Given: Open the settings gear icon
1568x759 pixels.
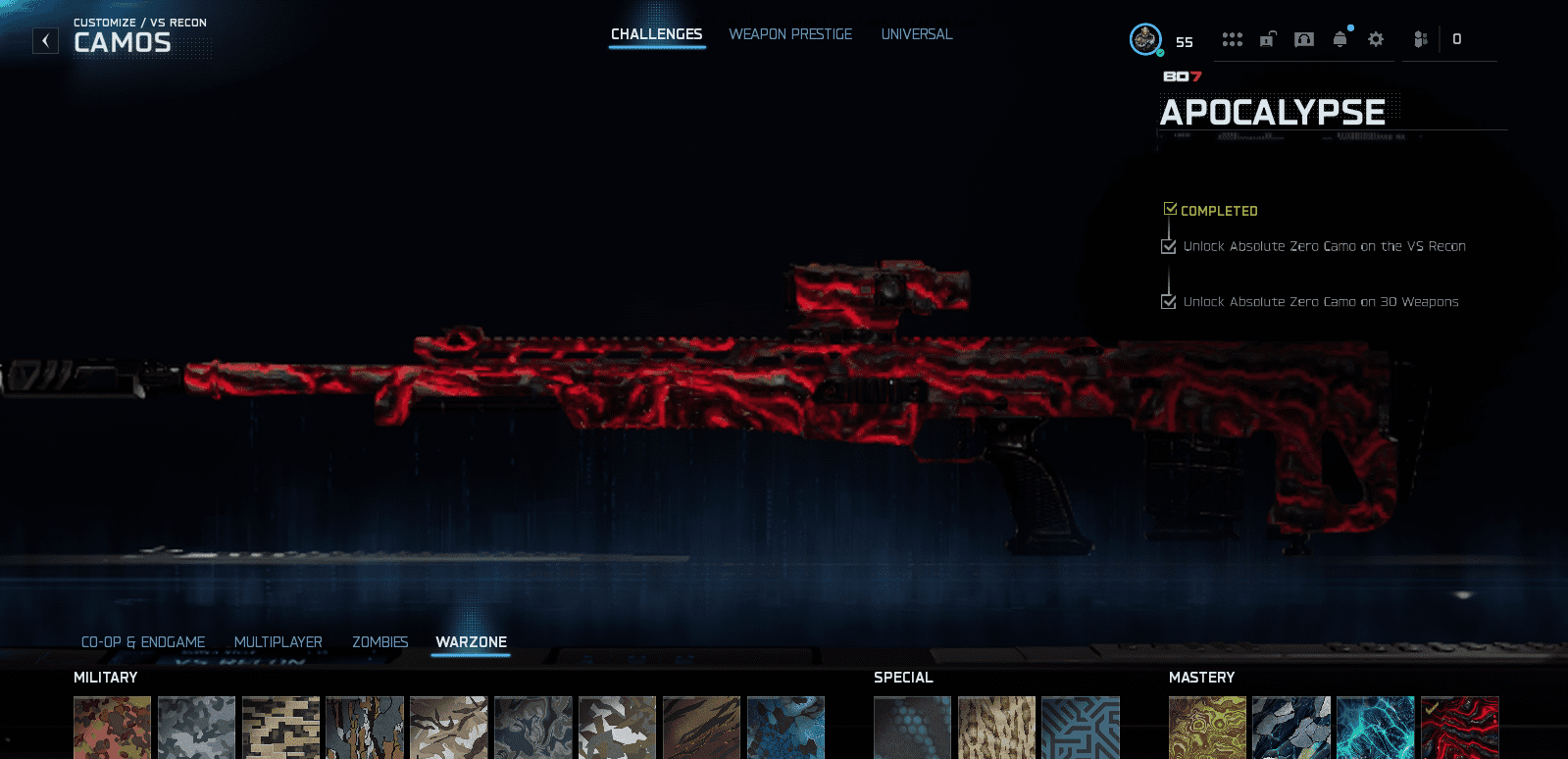Looking at the screenshot, I should [x=1378, y=39].
